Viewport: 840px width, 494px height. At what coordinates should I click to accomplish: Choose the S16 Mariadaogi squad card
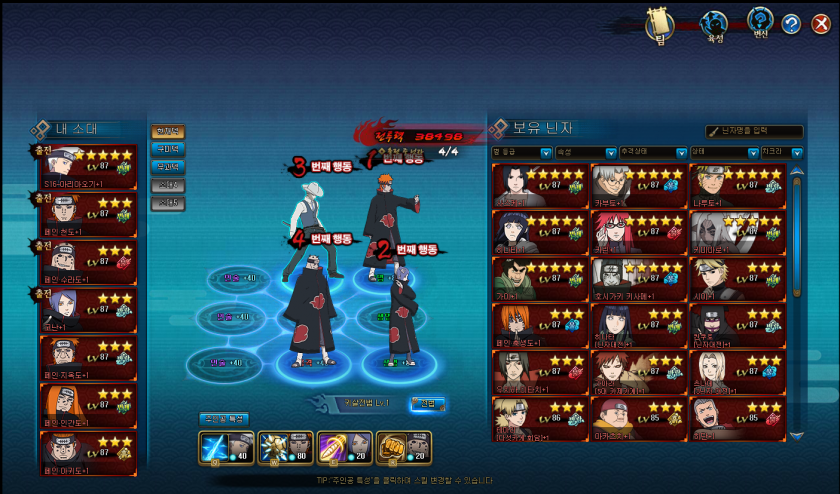click(87, 167)
